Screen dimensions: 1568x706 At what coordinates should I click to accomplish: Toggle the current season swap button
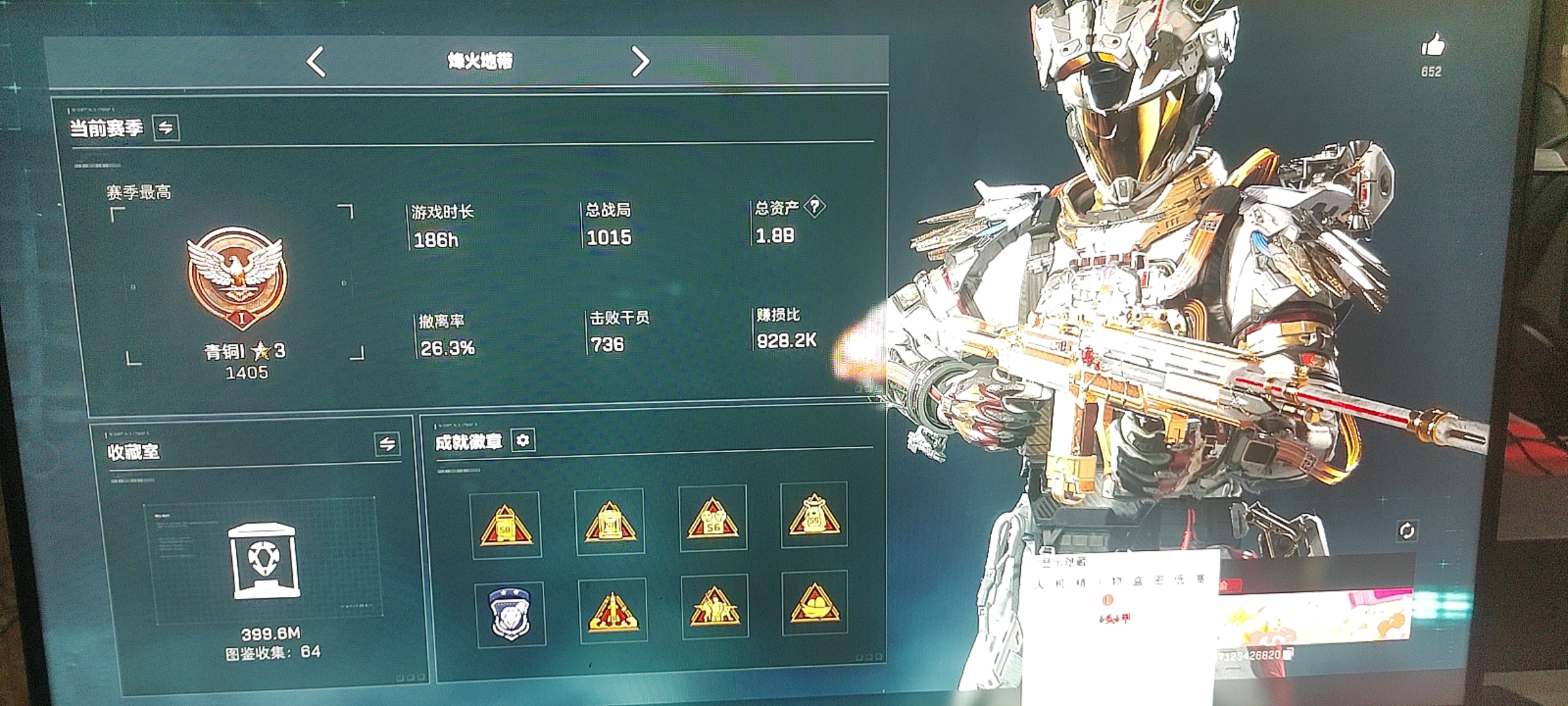166,127
